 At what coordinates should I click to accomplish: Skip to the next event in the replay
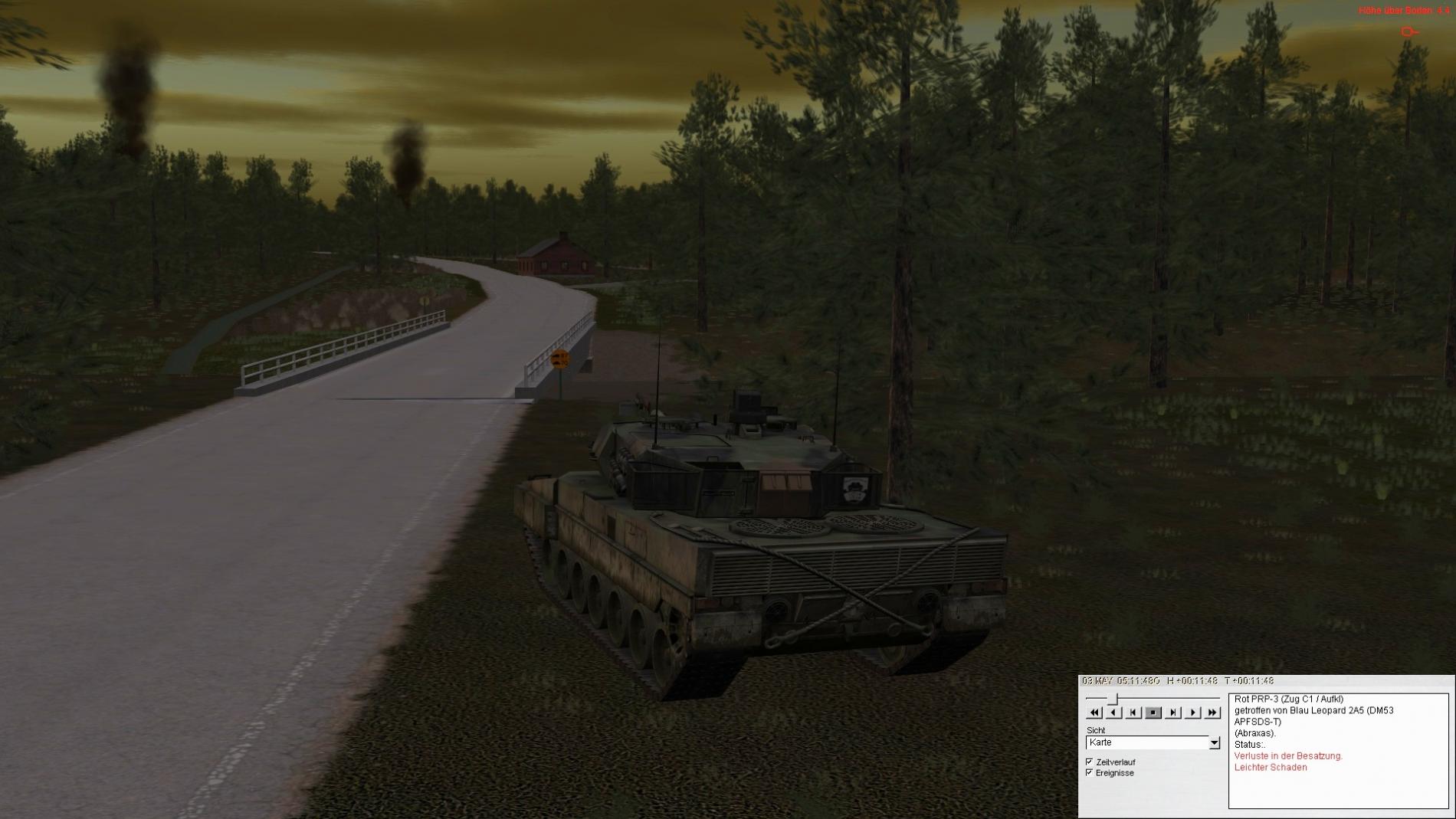[1173, 713]
